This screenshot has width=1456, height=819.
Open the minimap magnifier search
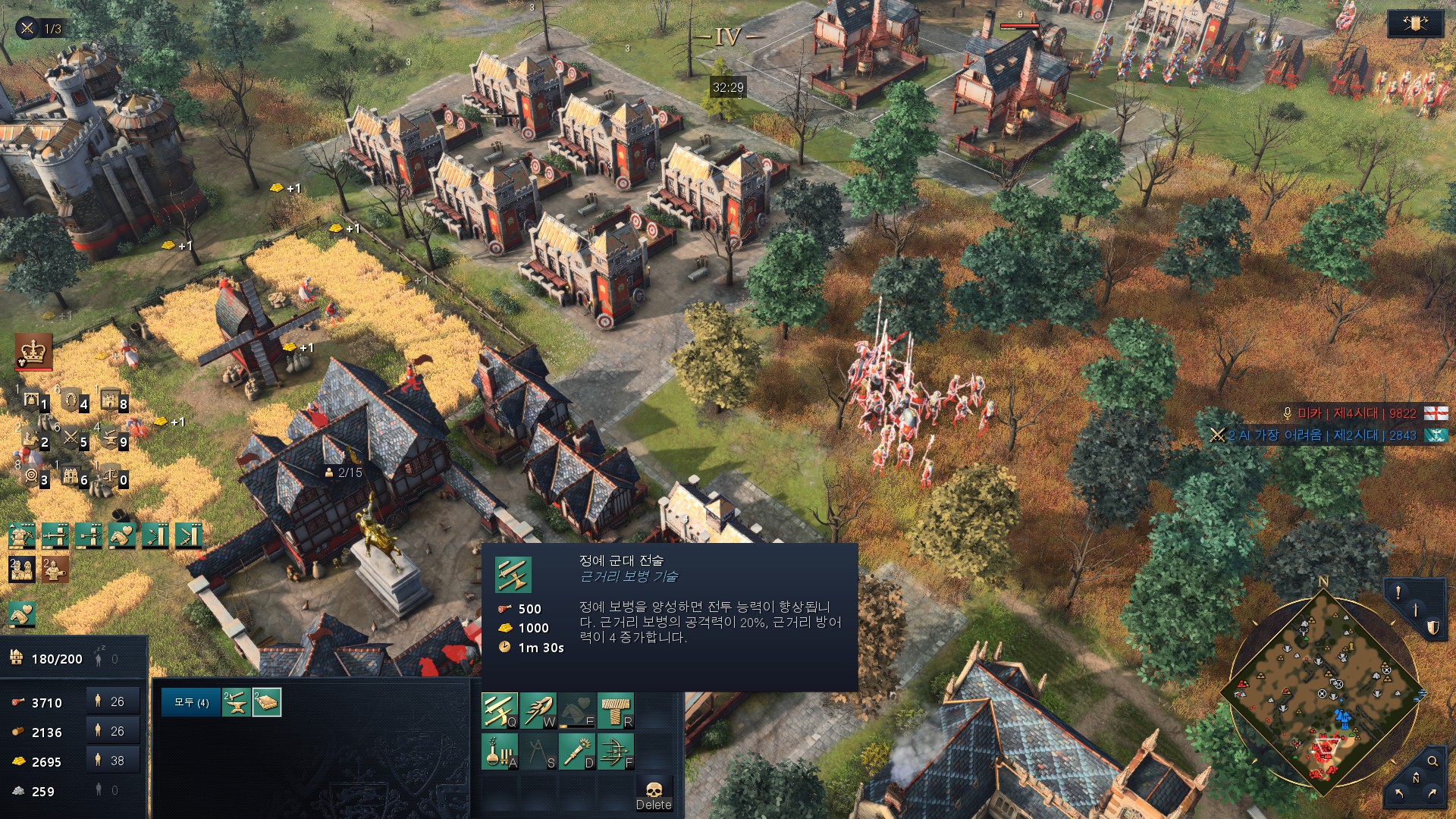point(1432,761)
